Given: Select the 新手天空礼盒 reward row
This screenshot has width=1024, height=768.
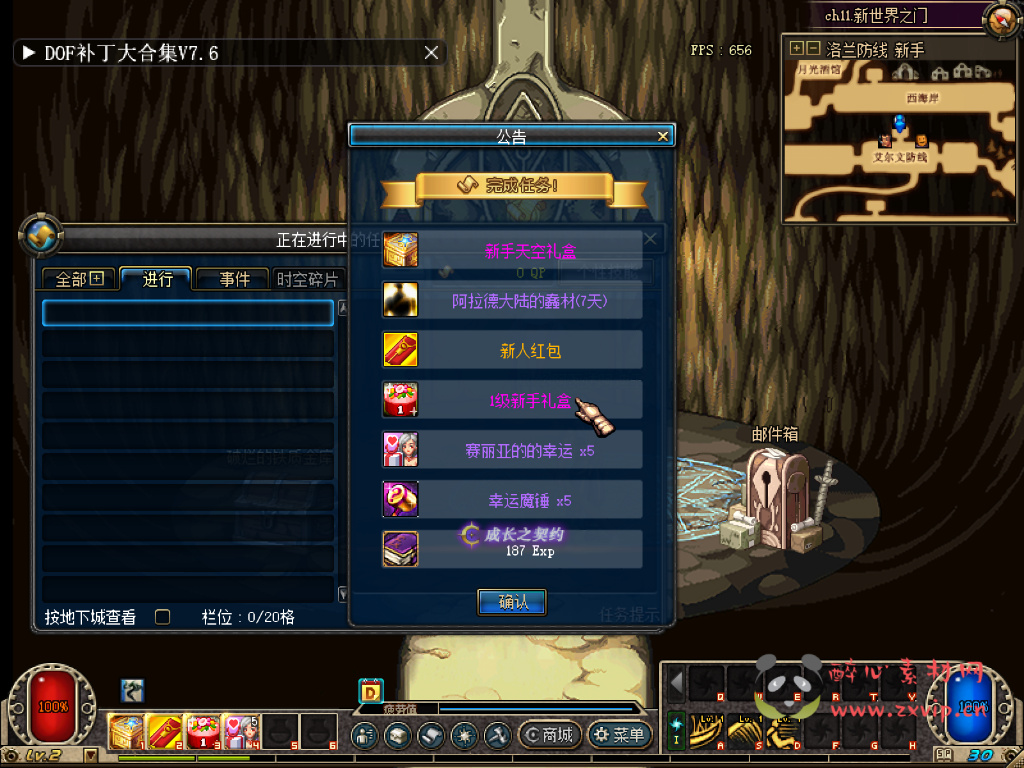Looking at the screenshot, I should tap(512, 250).
